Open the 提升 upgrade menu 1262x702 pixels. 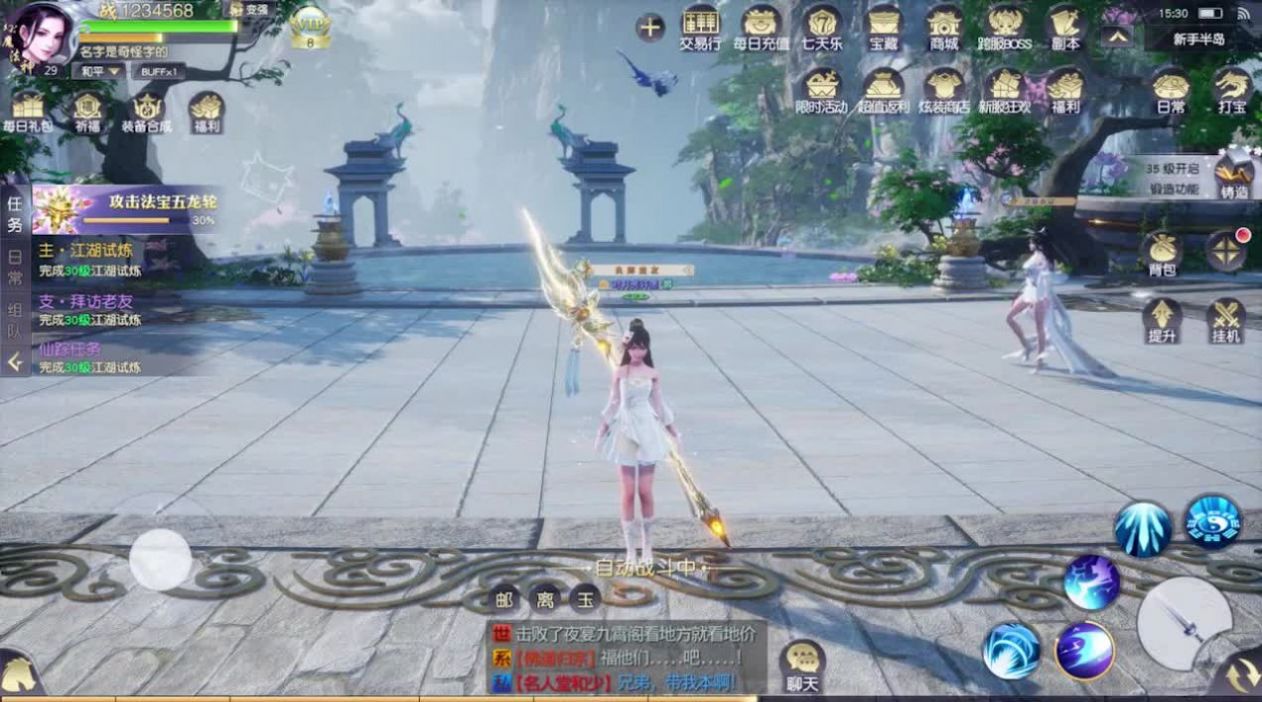pyautogui.click(x=1162, y=319)
